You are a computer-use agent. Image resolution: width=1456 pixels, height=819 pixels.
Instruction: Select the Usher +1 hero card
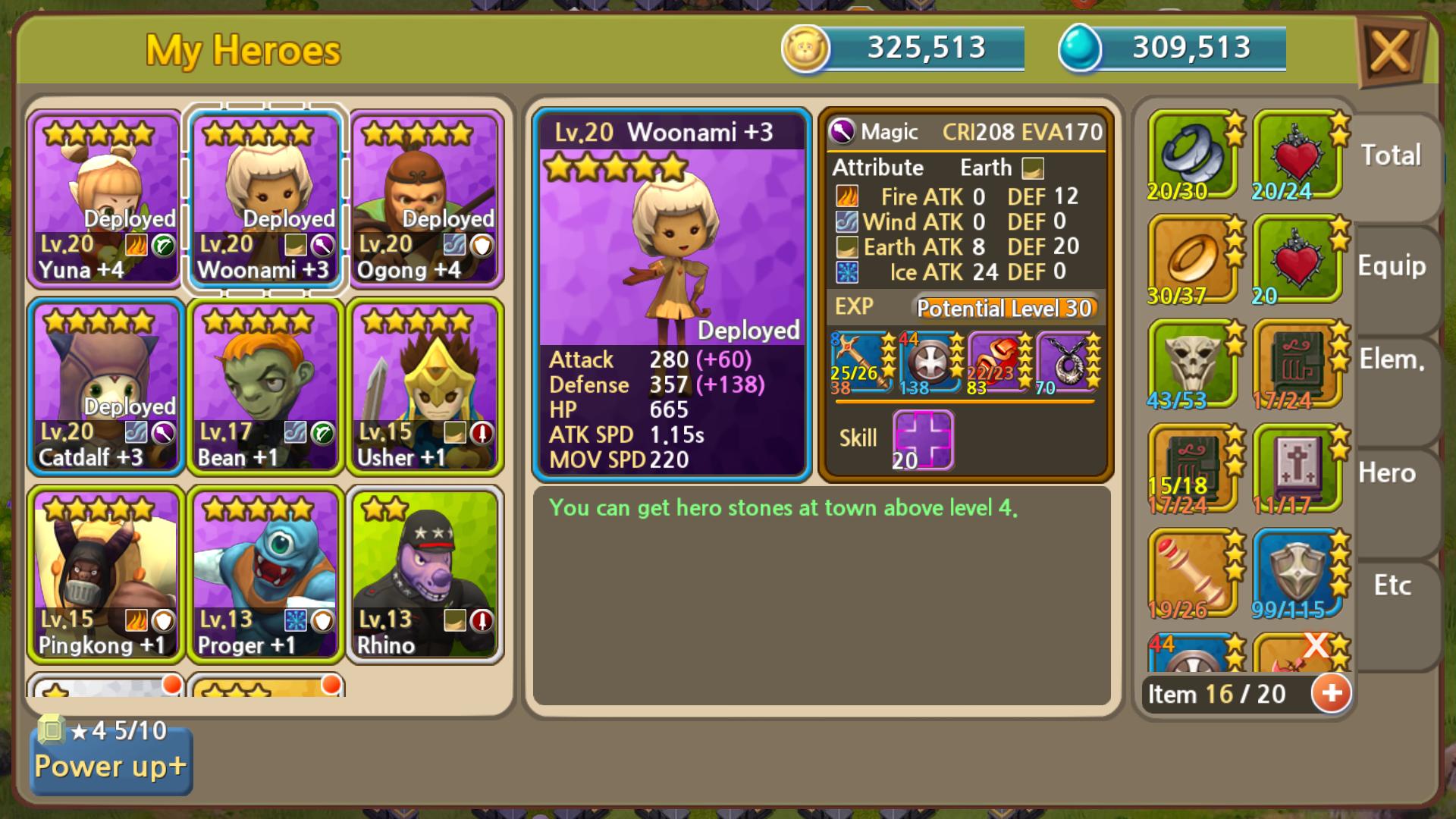tap(425, 386)
